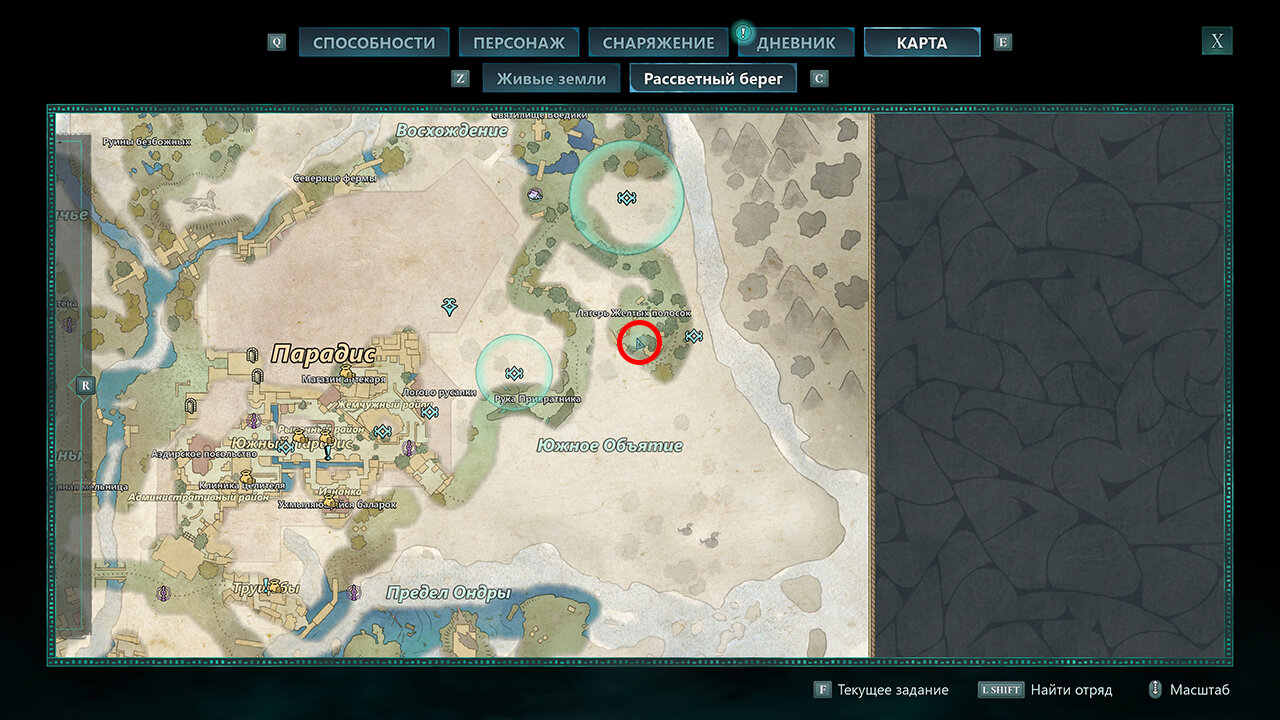Open the Снаряжение tab
Image resolution: width=1280 pixels, height=720 pixels.
[658, 43]
